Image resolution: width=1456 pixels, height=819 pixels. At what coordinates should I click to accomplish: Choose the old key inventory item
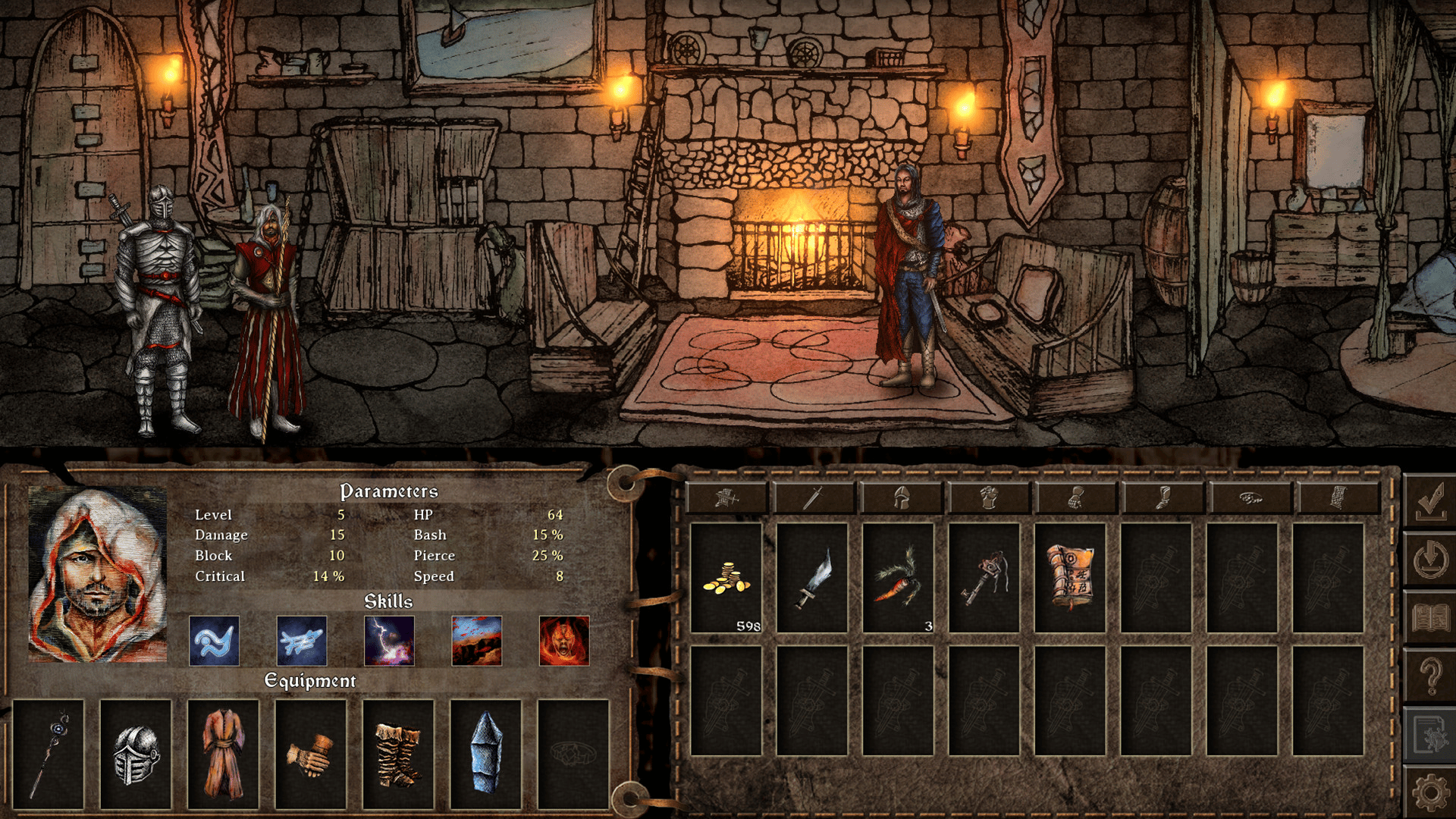(x=984, y=578)
